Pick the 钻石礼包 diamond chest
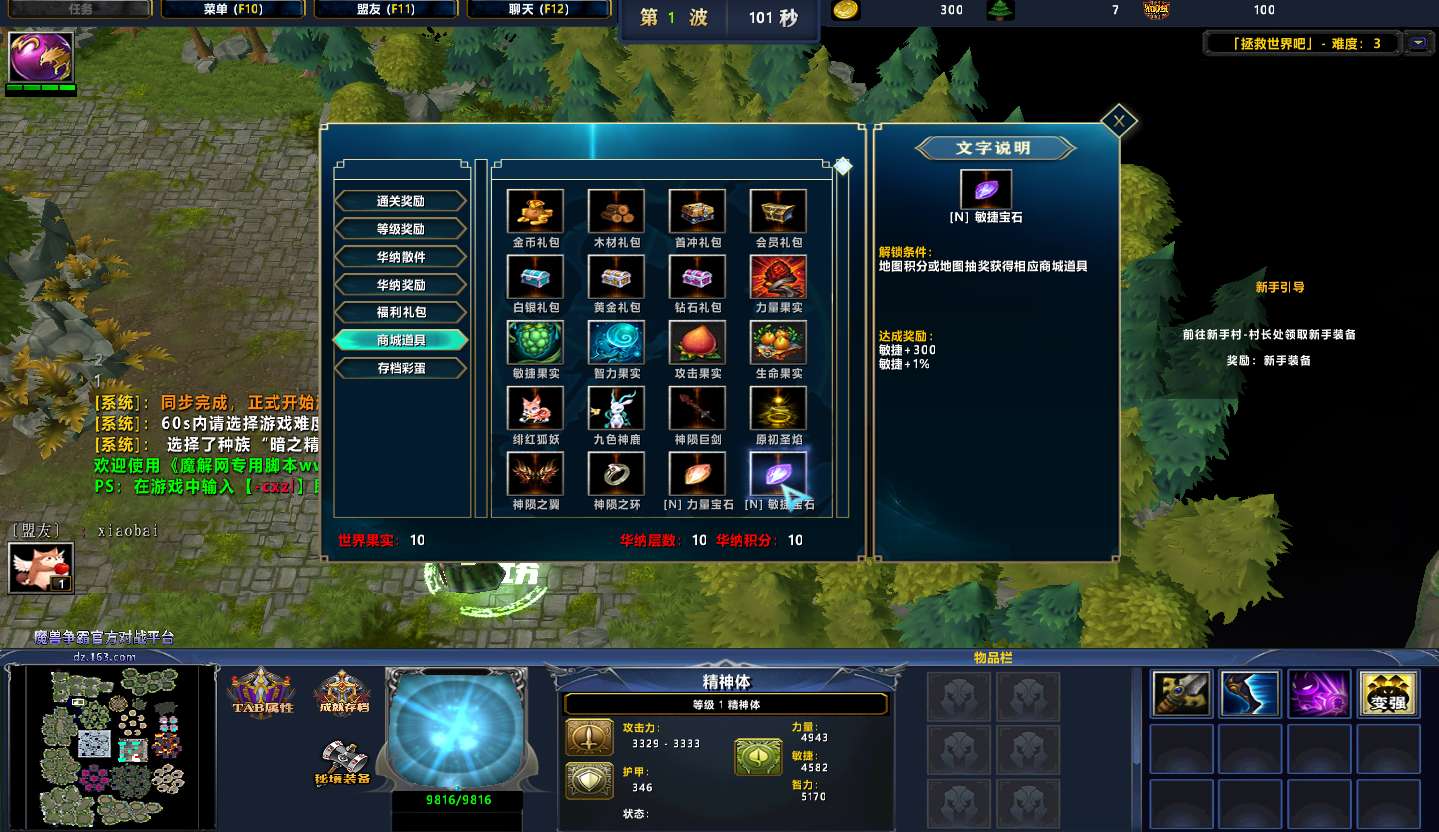Image resolution: width=1439 pixels, height=832 pixels. tap(697, 277)
